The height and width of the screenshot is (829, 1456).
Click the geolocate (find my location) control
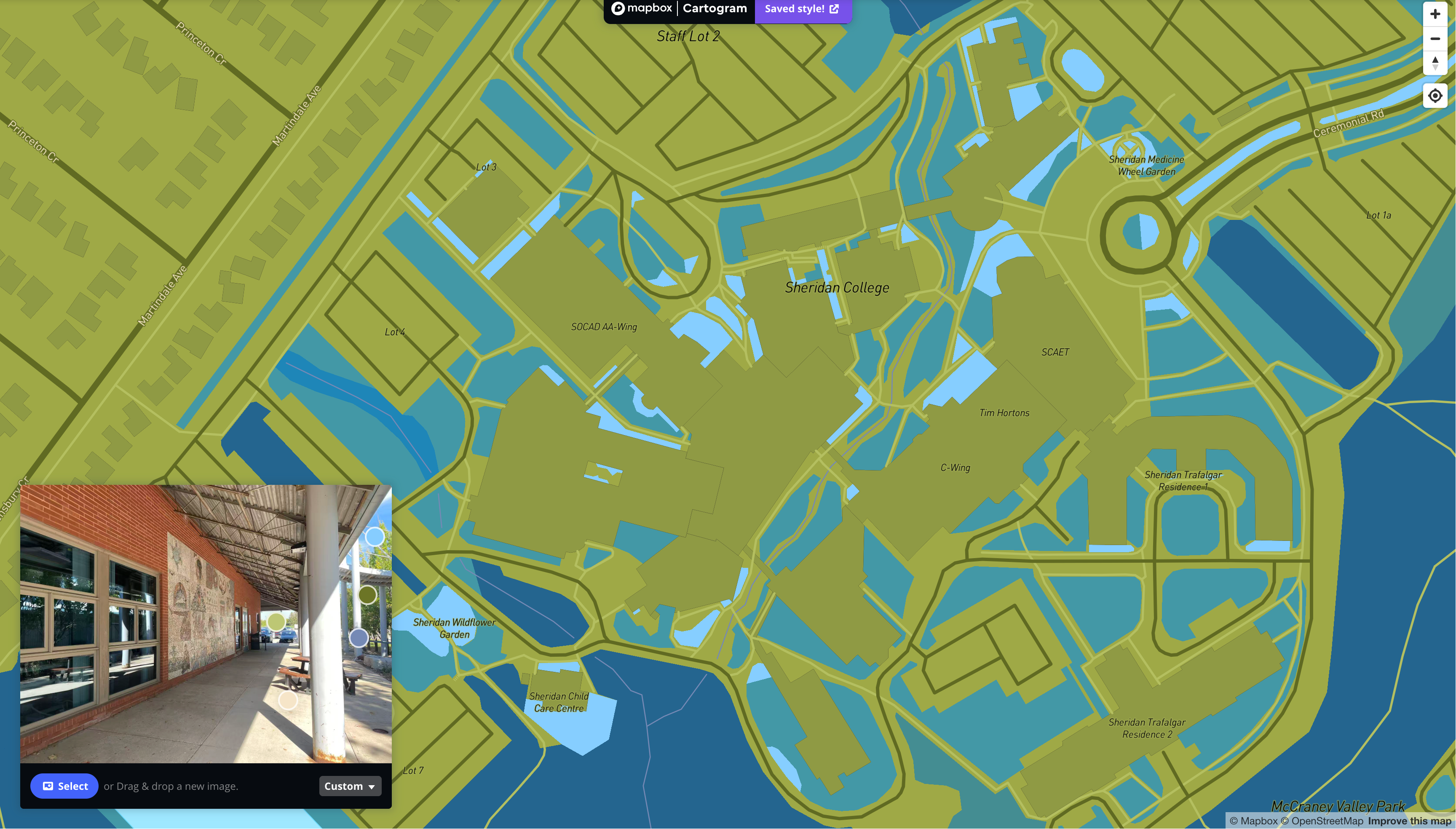(x=1435, y=96)
